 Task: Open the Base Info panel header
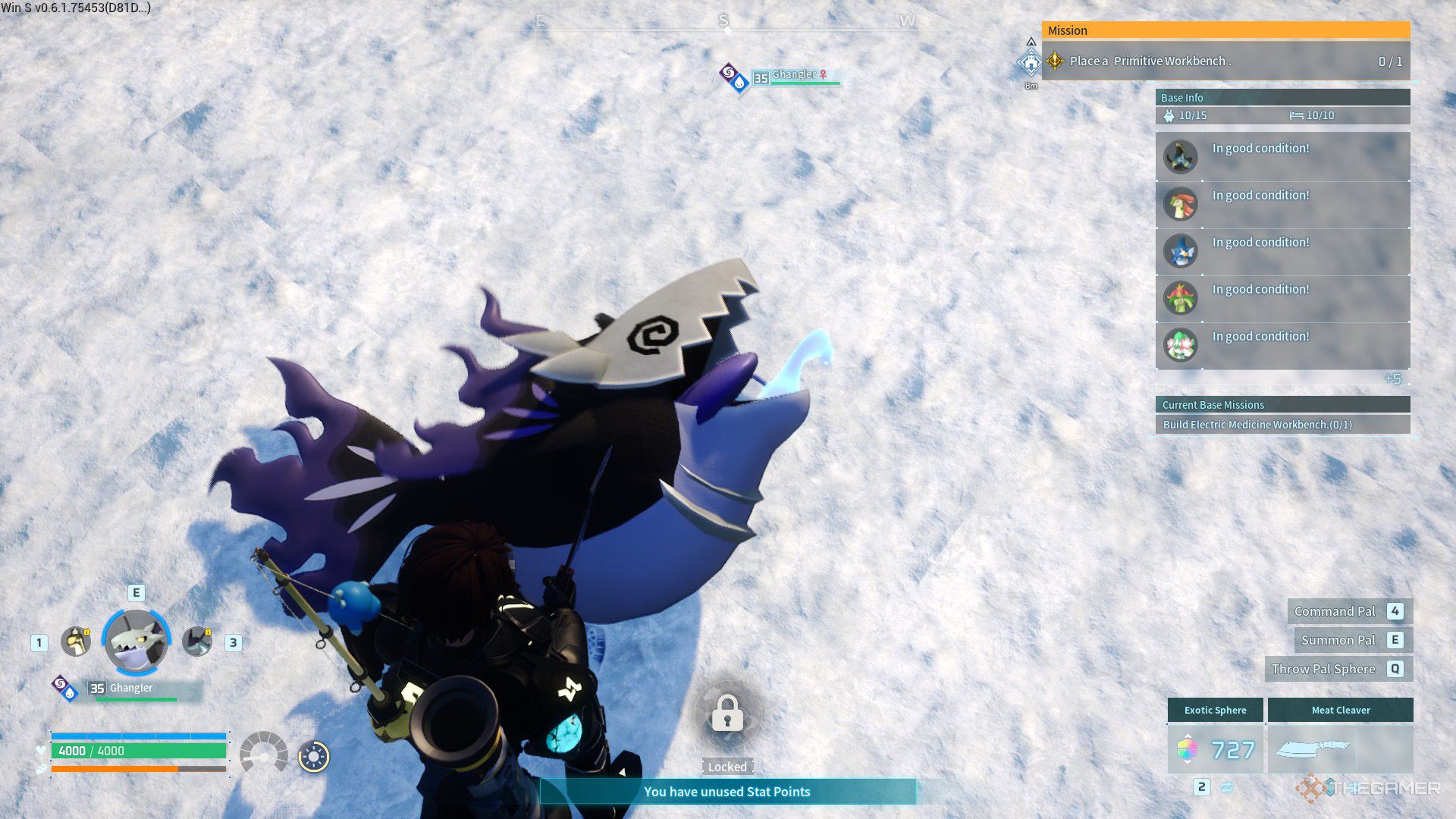click(1282, 97)
